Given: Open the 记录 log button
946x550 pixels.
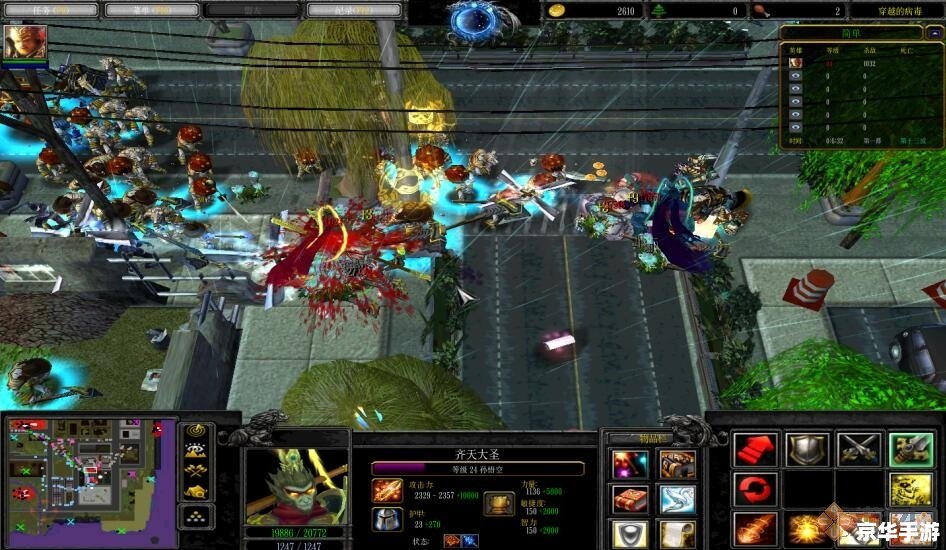Looking at the screenshot, I should click(x=354, y=10).
